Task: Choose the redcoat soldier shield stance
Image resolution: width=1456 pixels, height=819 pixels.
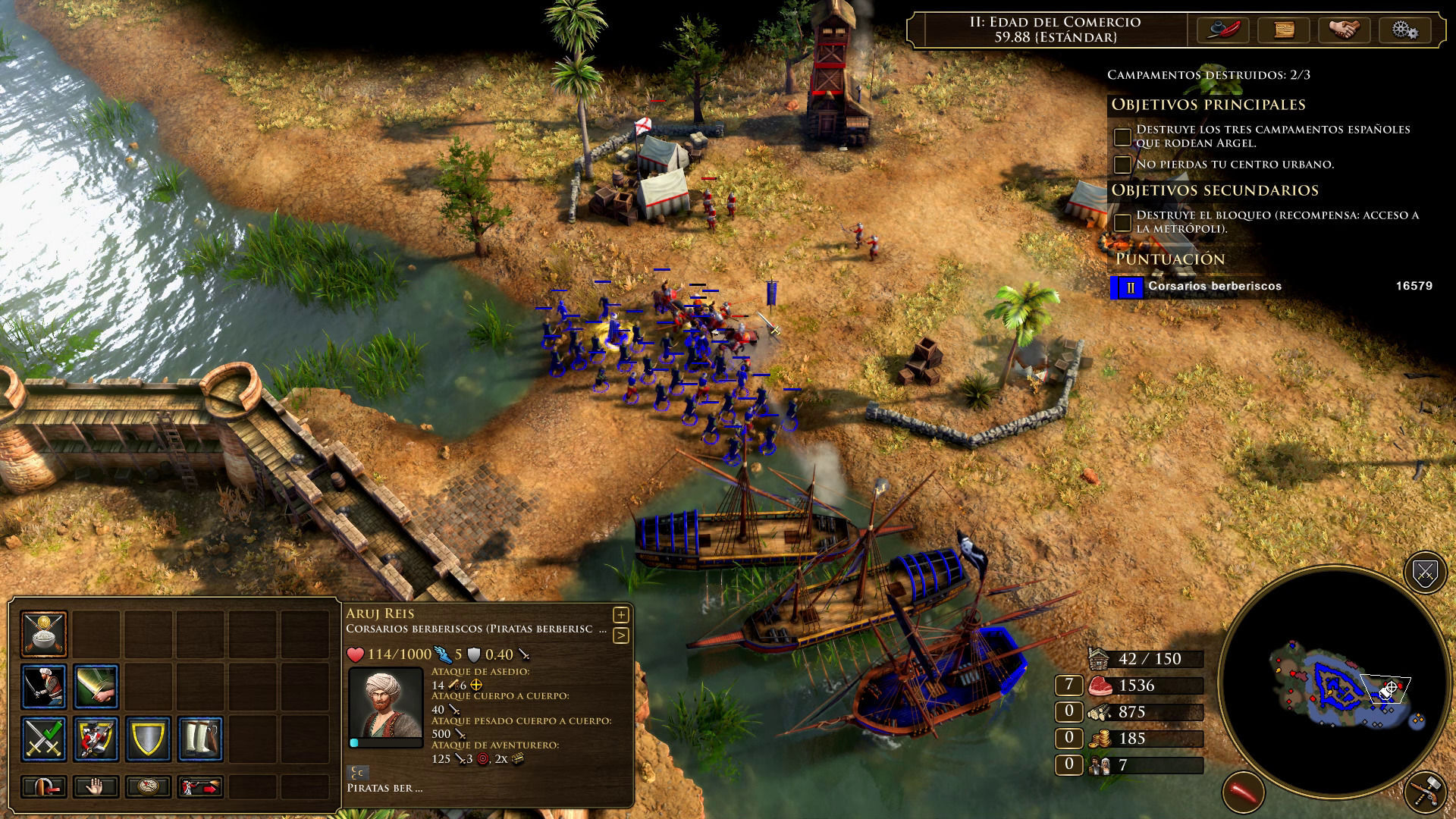Action: [x=96, y=739]
